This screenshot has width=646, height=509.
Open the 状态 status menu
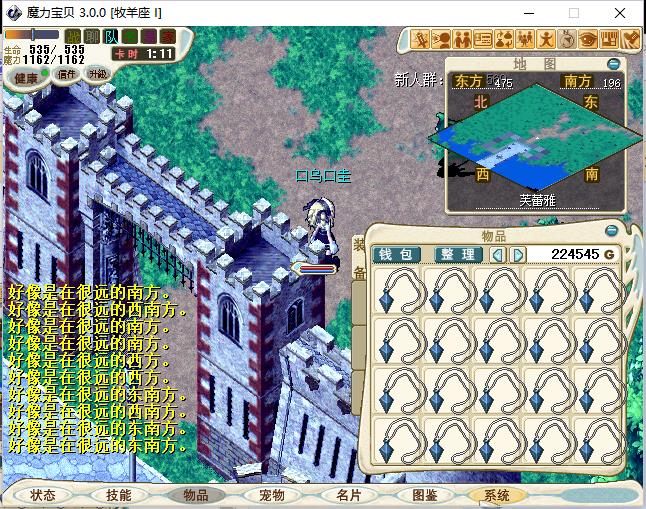42,495
